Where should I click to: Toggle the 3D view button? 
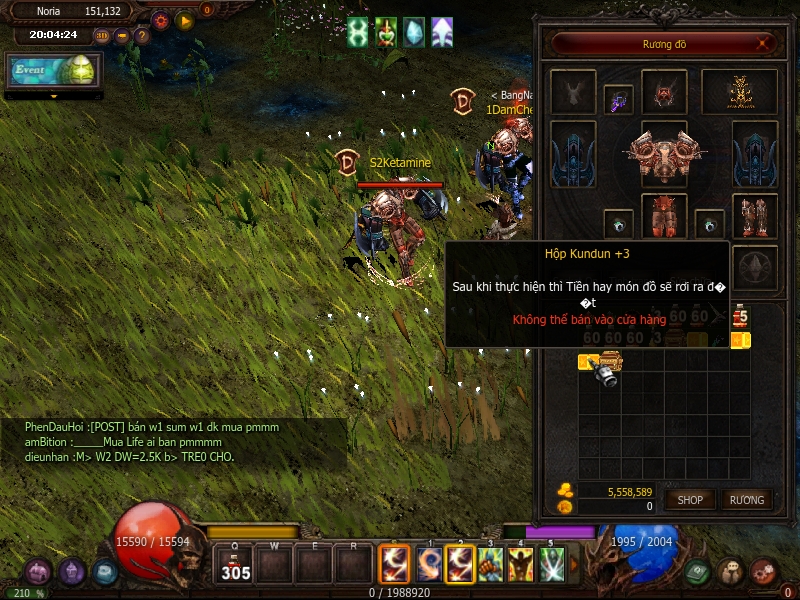pos(102,36)
